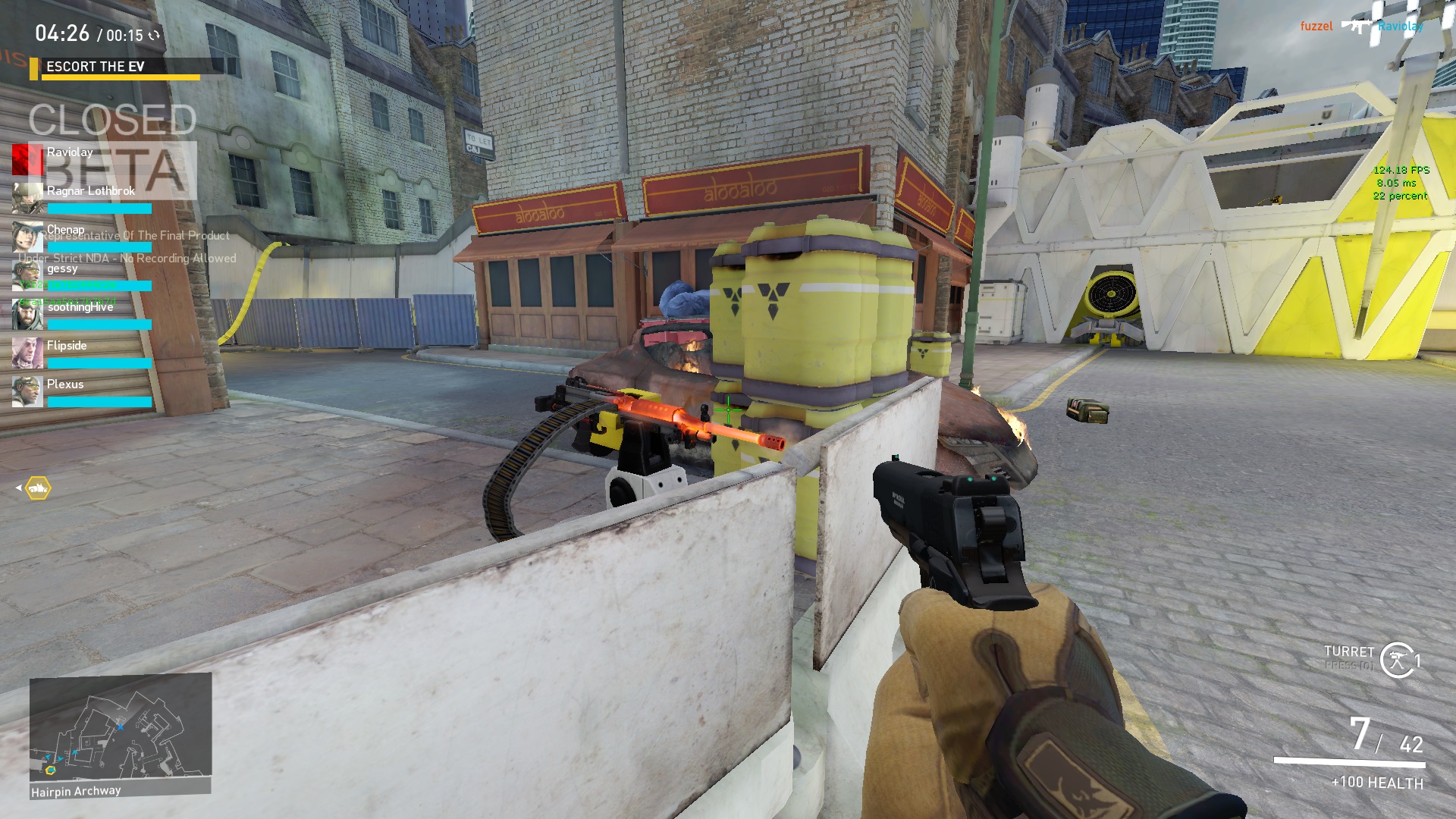Activate the Turret ability icon
This screenshot has width=1456, height=819.
[x=1397, y=660]
